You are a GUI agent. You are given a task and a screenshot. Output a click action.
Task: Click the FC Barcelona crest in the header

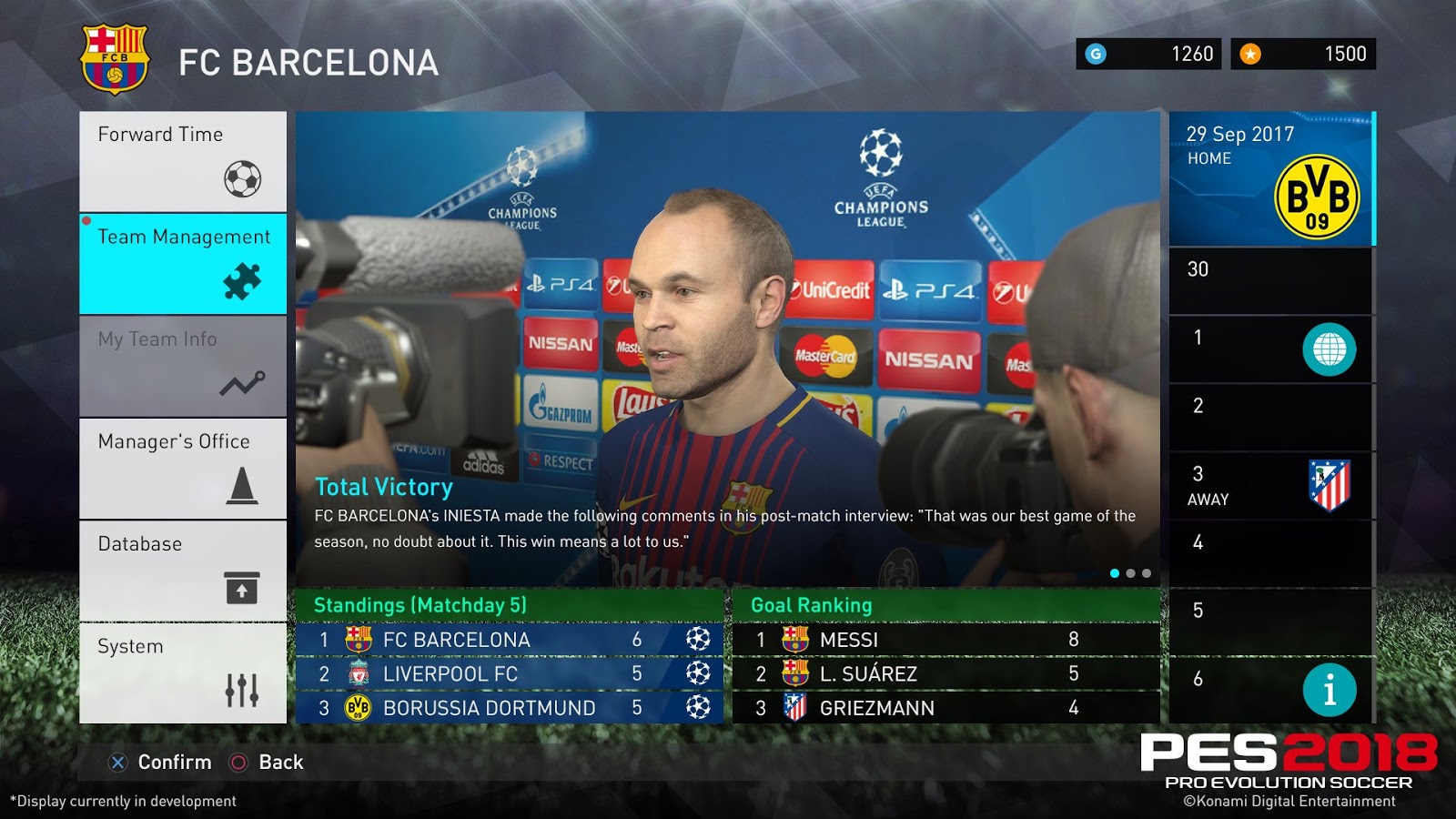[115, 55]
